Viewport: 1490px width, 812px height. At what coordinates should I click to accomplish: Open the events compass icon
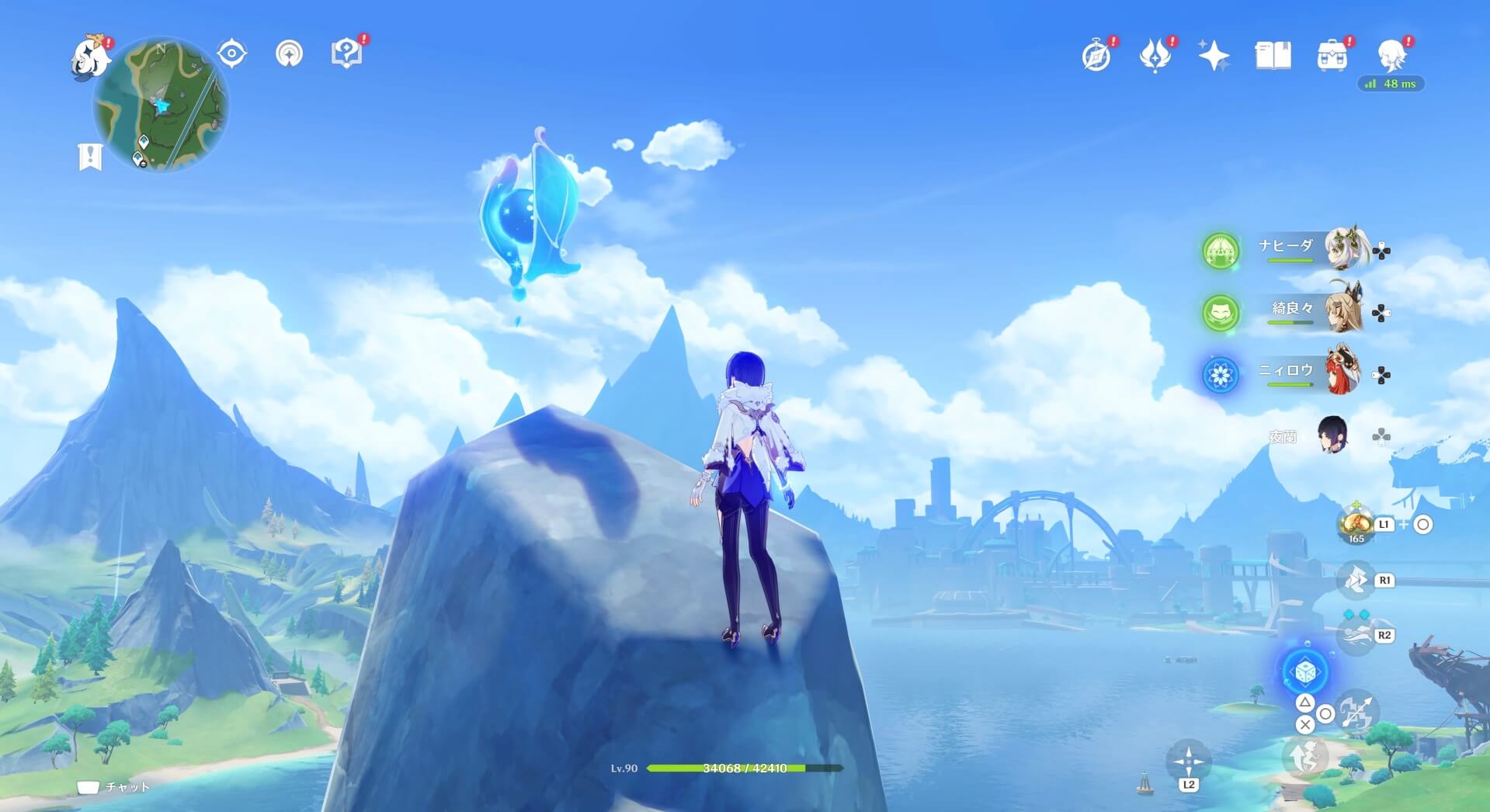[x=1096, y=56]
